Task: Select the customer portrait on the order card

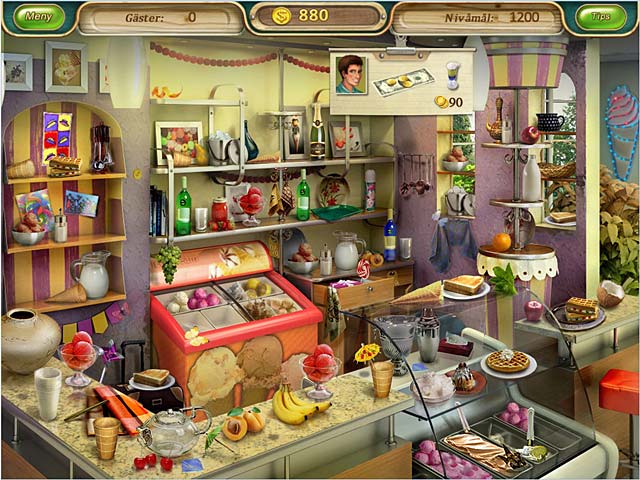Action: tap(351, 74)
